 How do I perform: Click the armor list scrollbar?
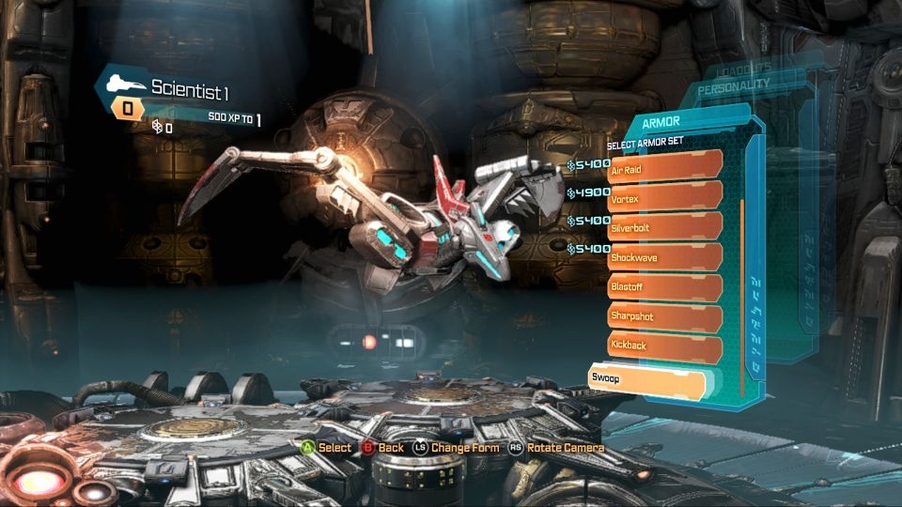tap(742, 290)
